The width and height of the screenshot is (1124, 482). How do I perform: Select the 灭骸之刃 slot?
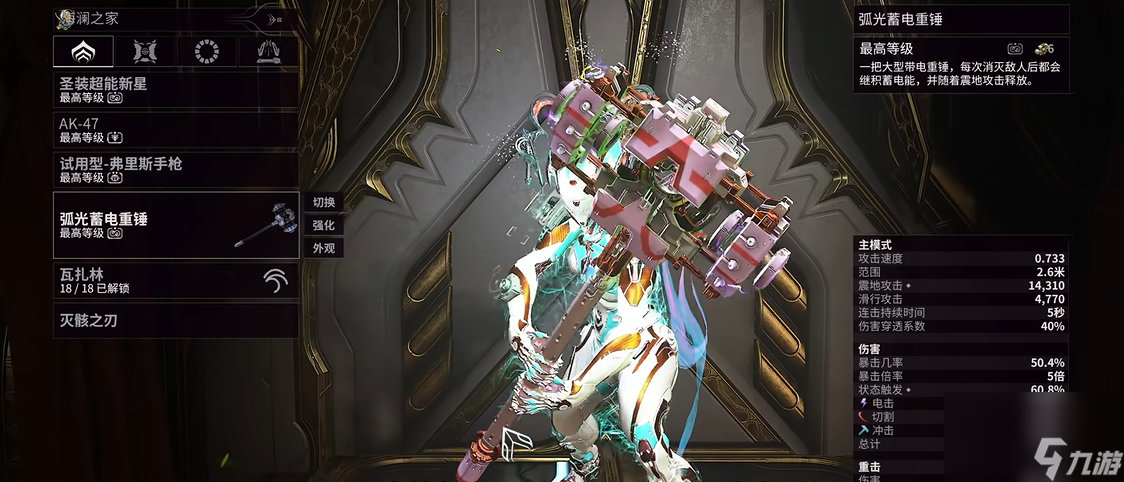tap(175, 320)
